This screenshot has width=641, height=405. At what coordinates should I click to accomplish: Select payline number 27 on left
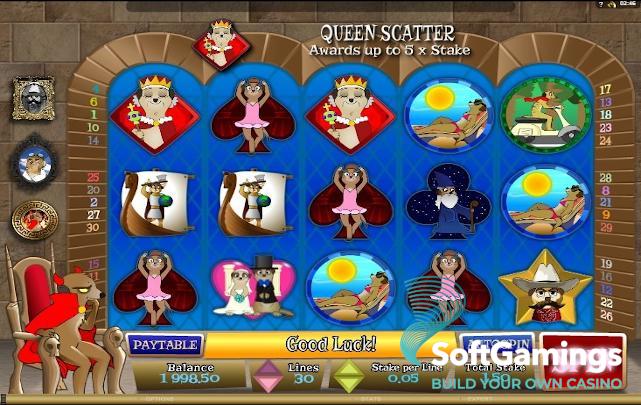click(x=94, y=214)
